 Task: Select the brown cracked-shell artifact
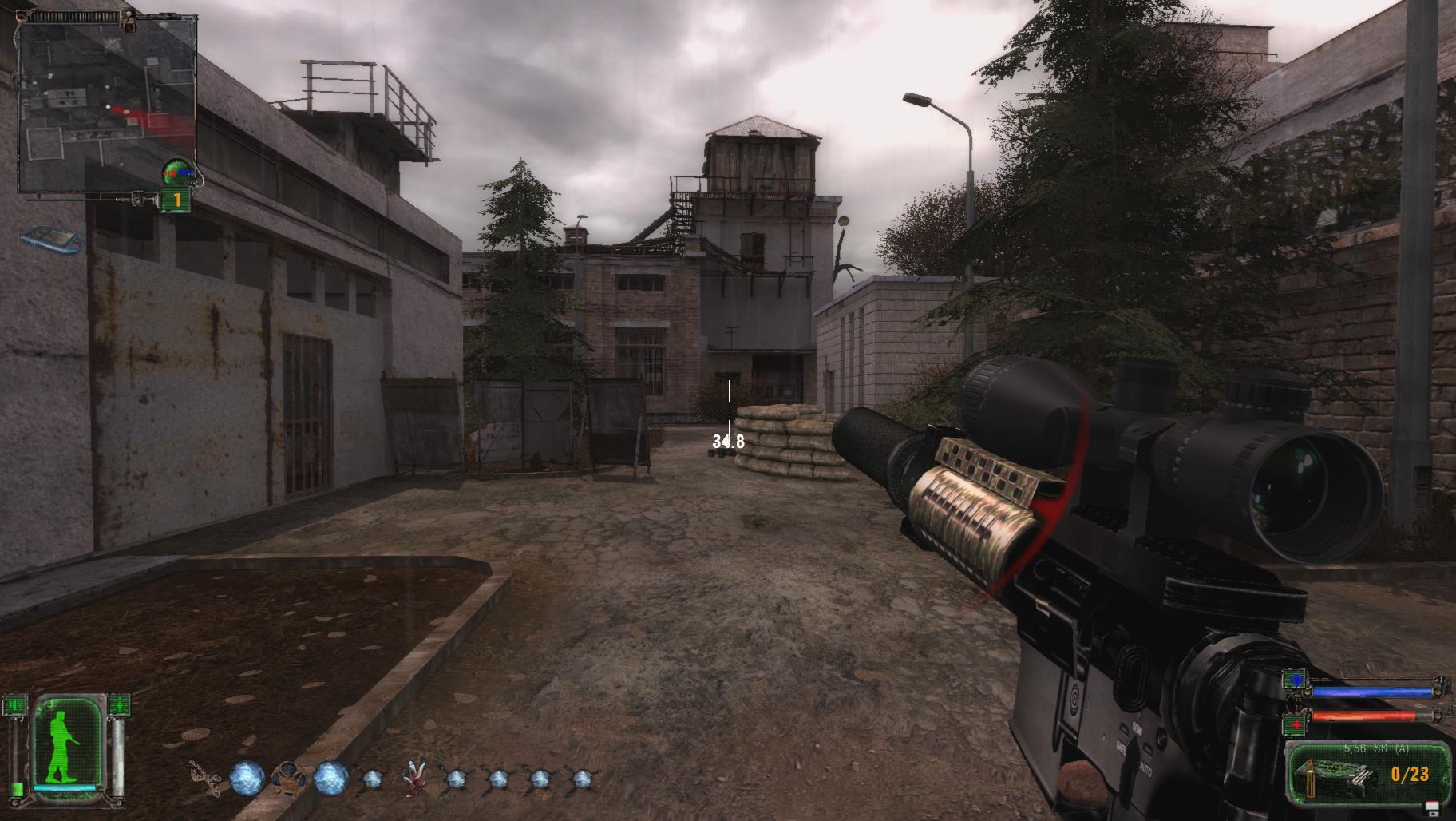click(x=287, y=776)
